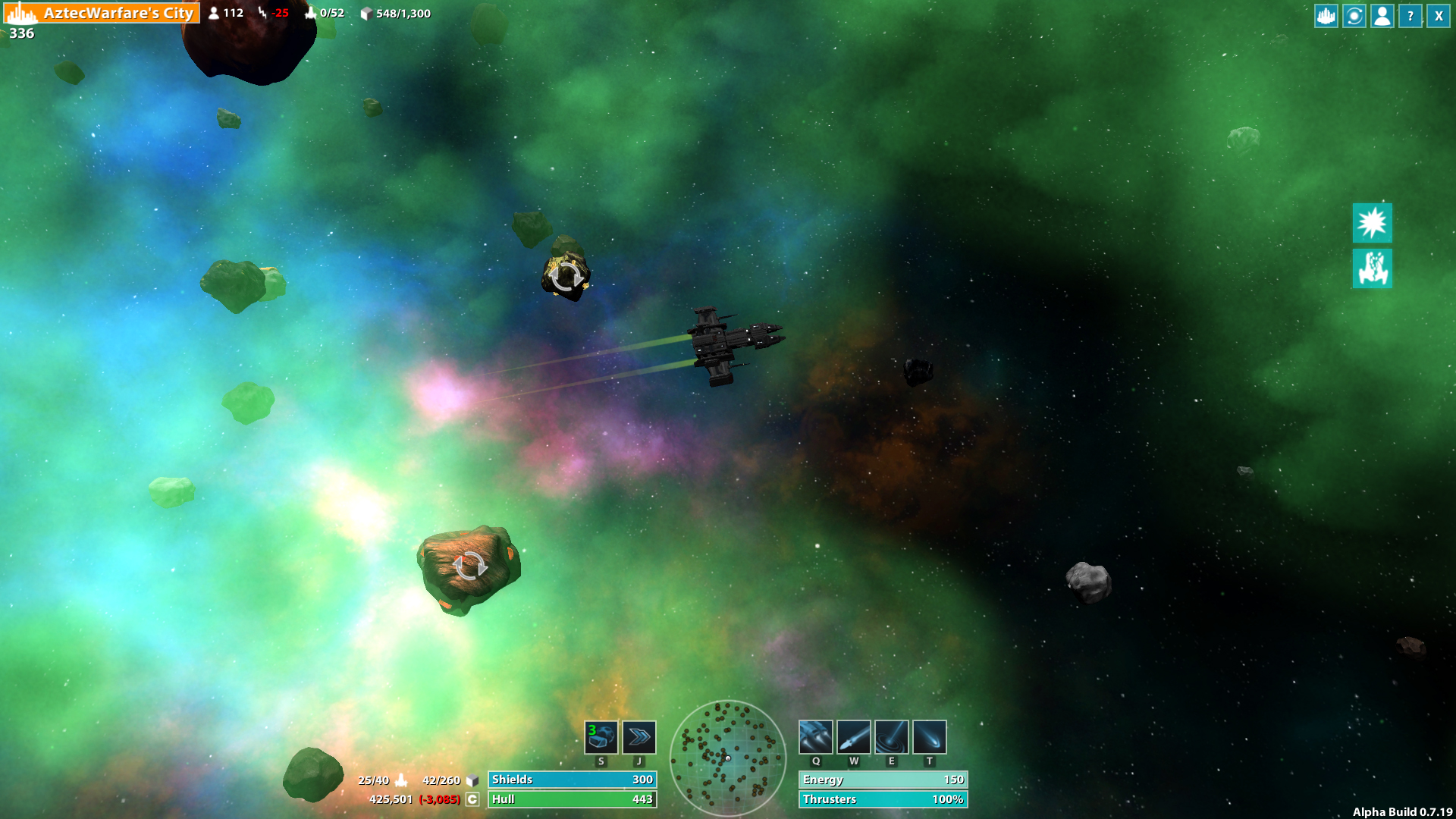This screenshot has width=1456, height=819.
Task: Fire the W missile ability
Action: 854,736
